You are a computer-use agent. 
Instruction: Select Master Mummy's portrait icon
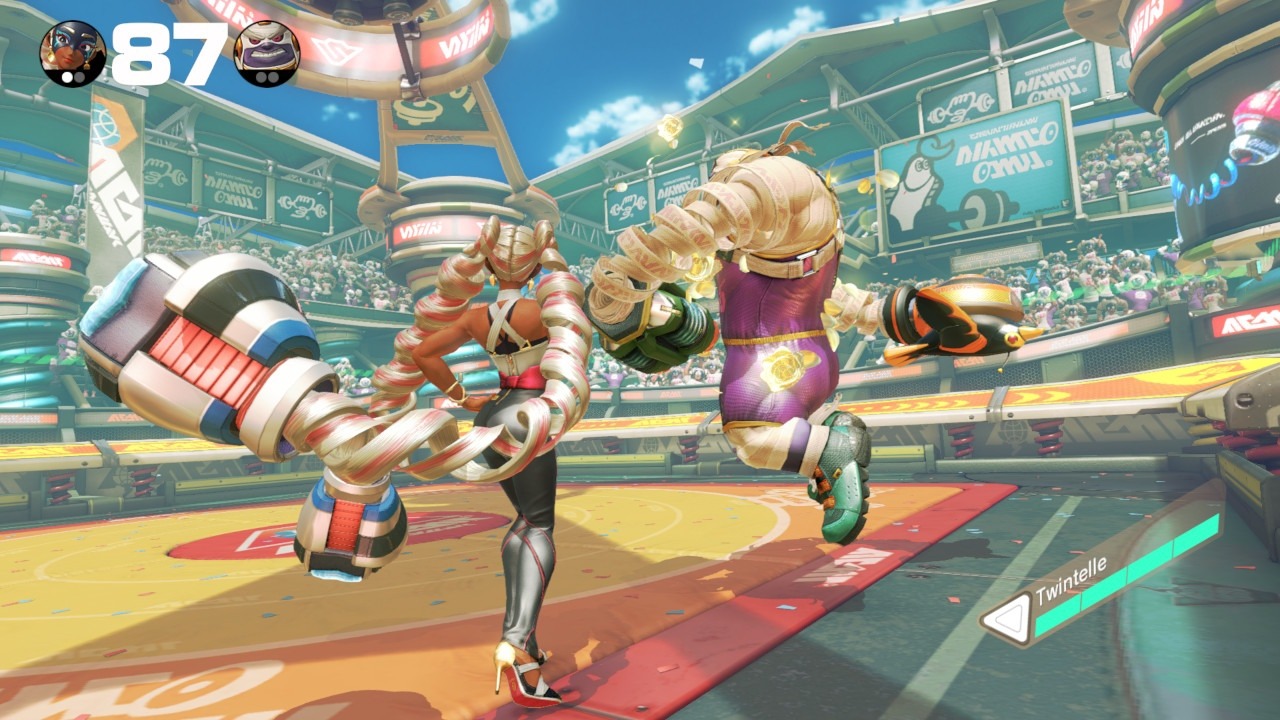(x=266, y=53)
